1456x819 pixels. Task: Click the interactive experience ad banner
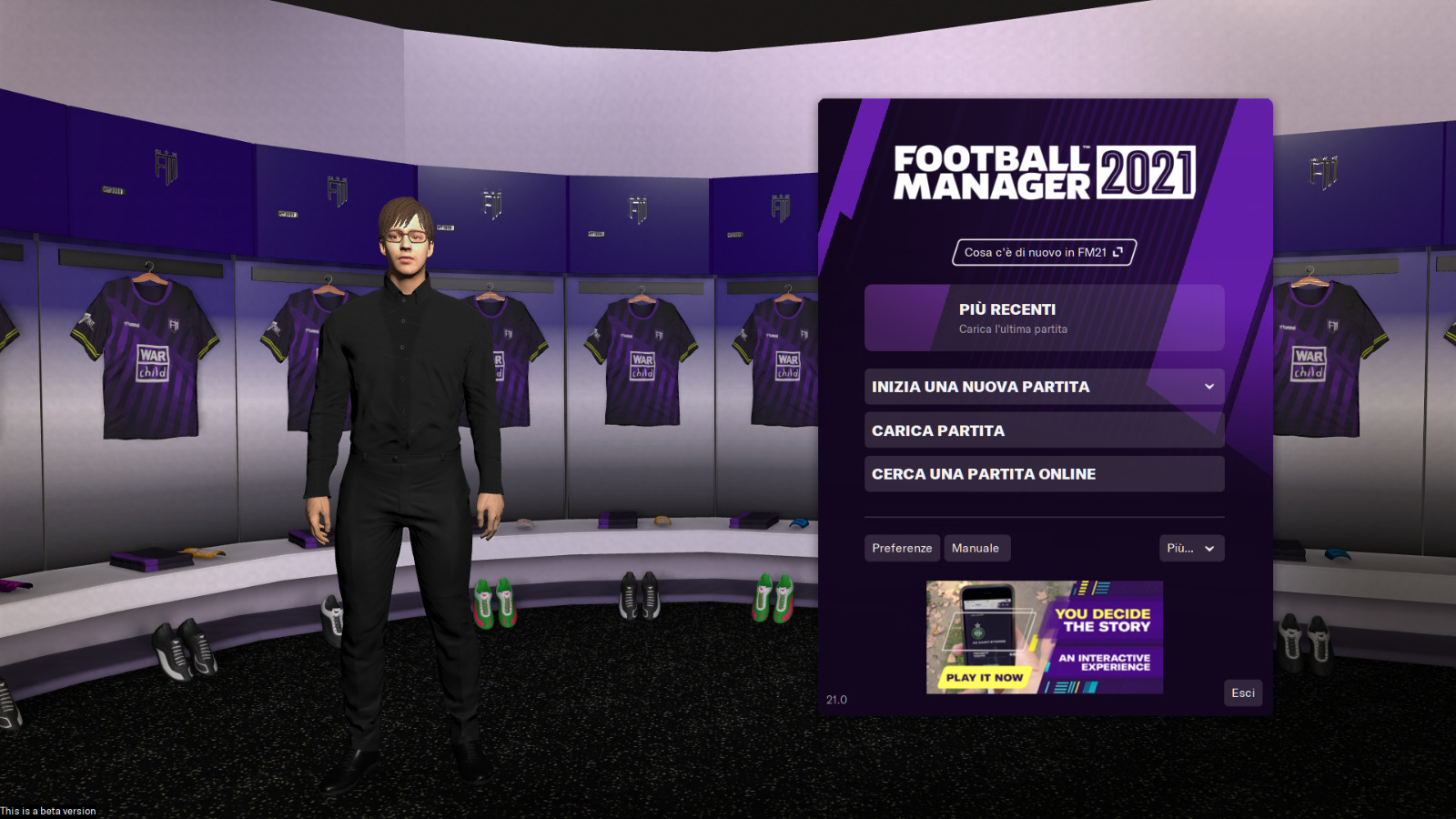1042,636
